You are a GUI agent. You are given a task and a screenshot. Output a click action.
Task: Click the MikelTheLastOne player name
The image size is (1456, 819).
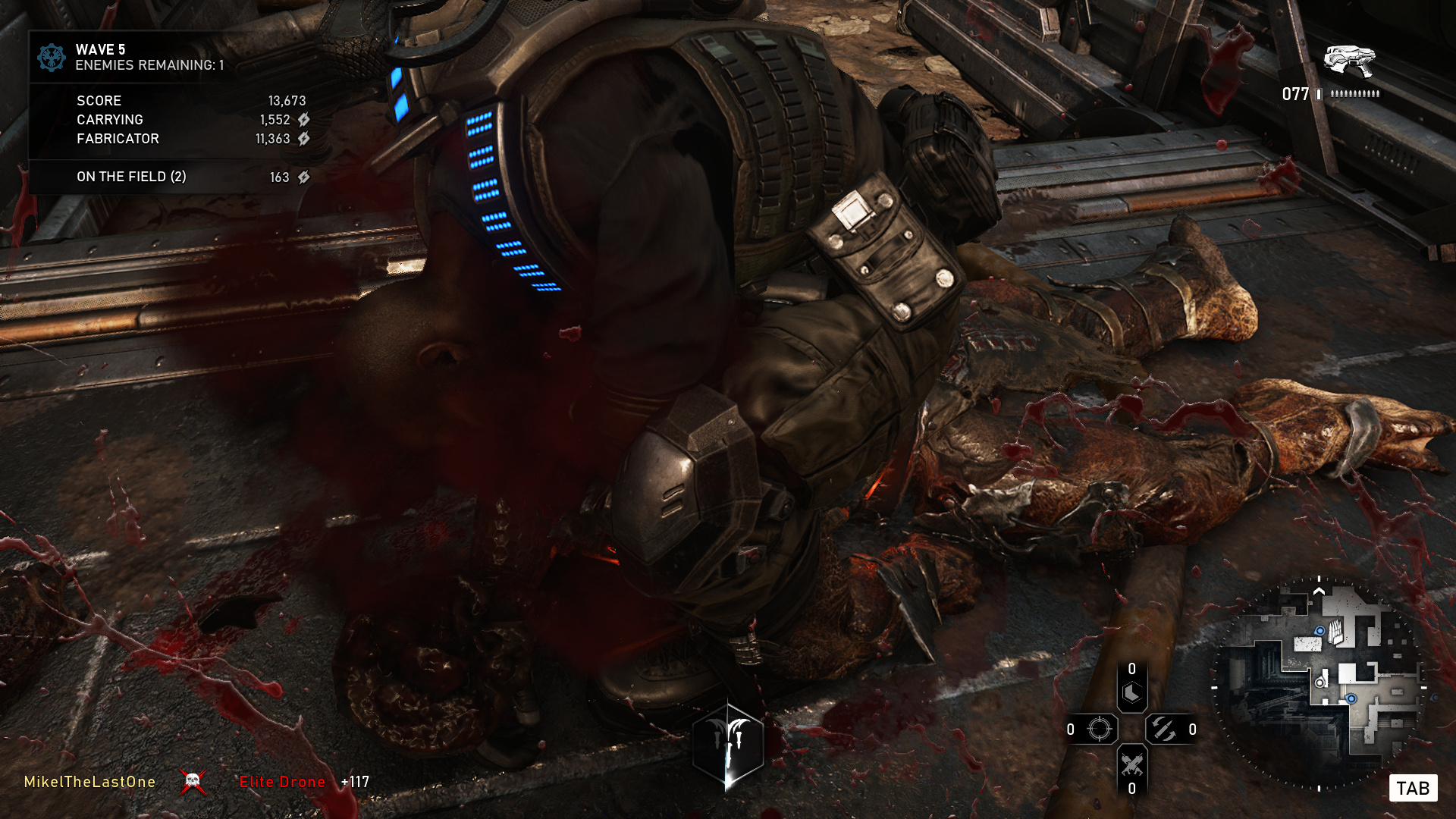89,782
